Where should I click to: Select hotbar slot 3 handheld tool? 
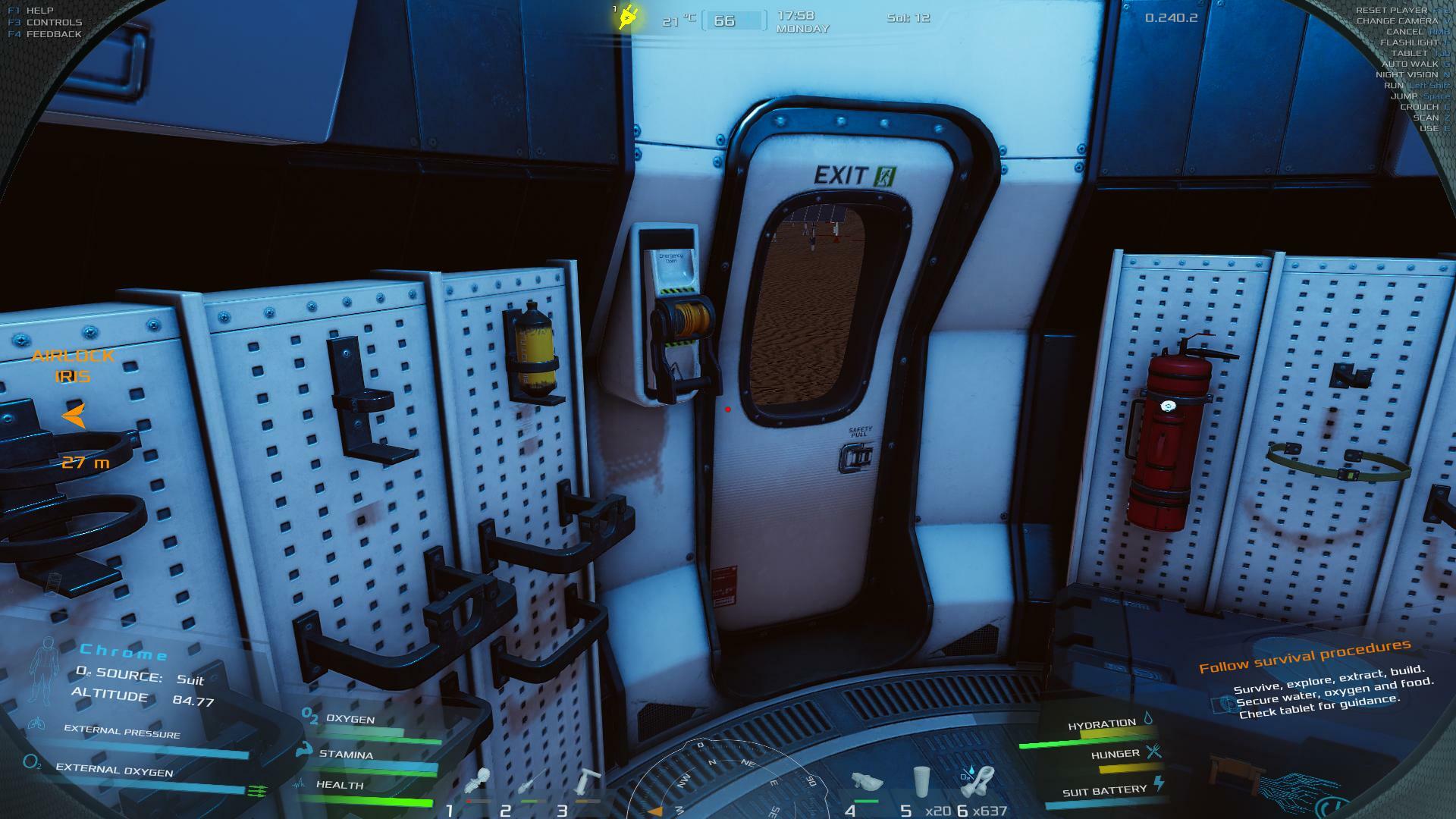coord(588,783)
